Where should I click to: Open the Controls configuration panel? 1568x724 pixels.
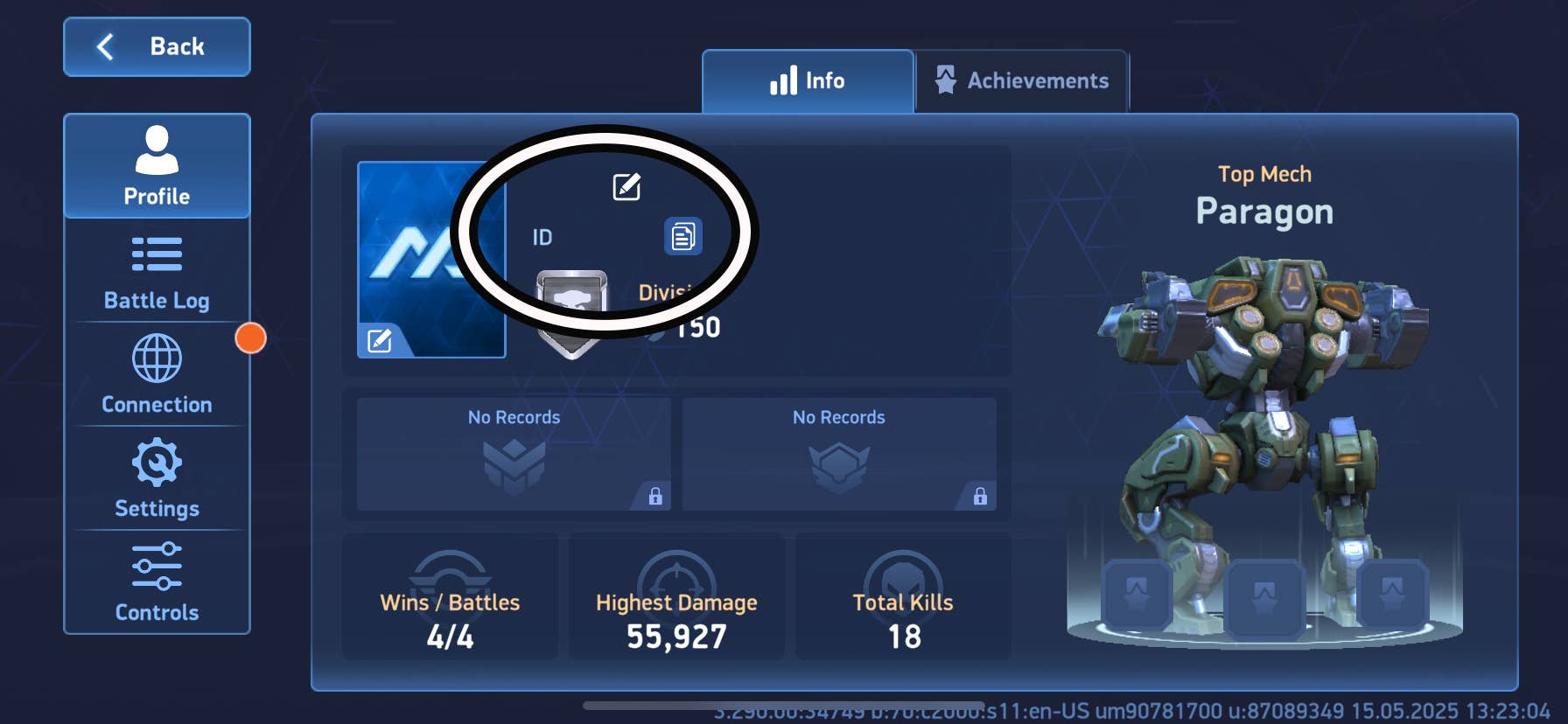[157, 581]
